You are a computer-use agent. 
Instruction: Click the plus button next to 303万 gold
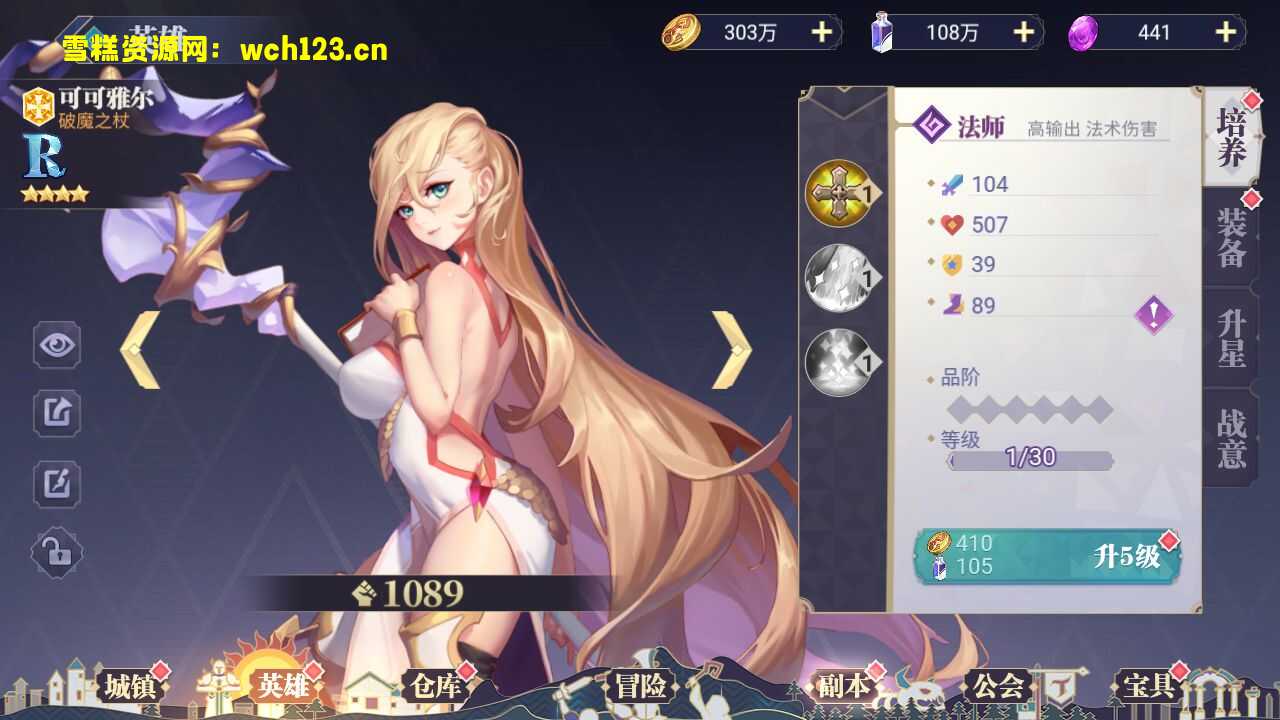coord(822,31)
